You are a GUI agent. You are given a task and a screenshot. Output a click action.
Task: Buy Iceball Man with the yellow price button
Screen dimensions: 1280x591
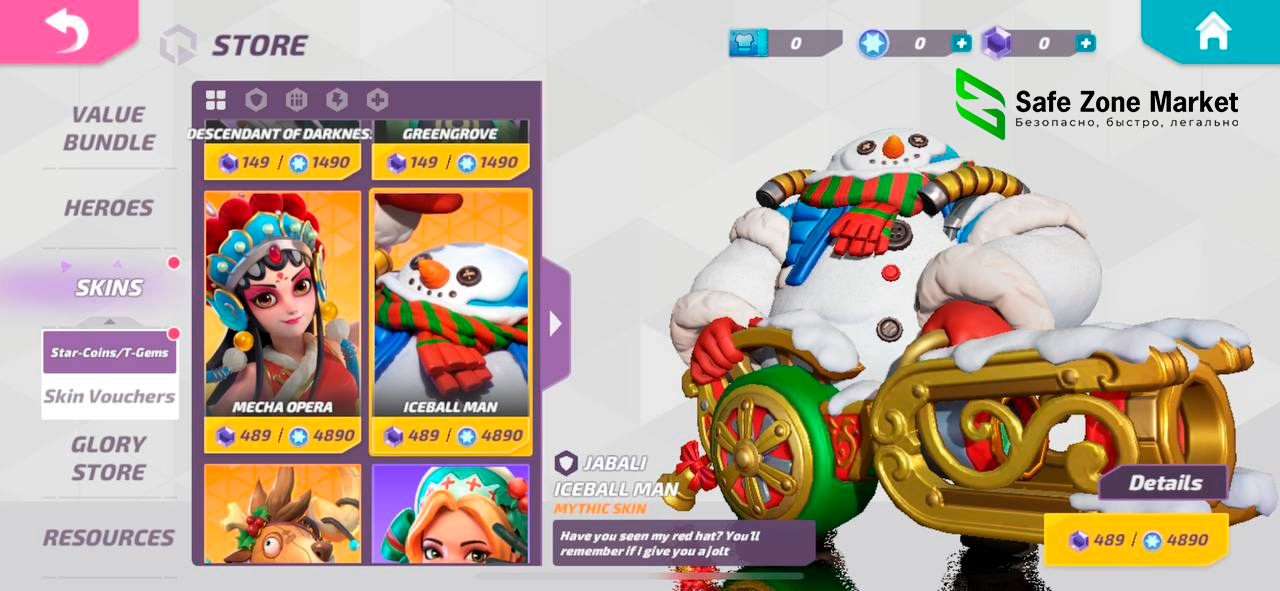(x=1137, y=540)
